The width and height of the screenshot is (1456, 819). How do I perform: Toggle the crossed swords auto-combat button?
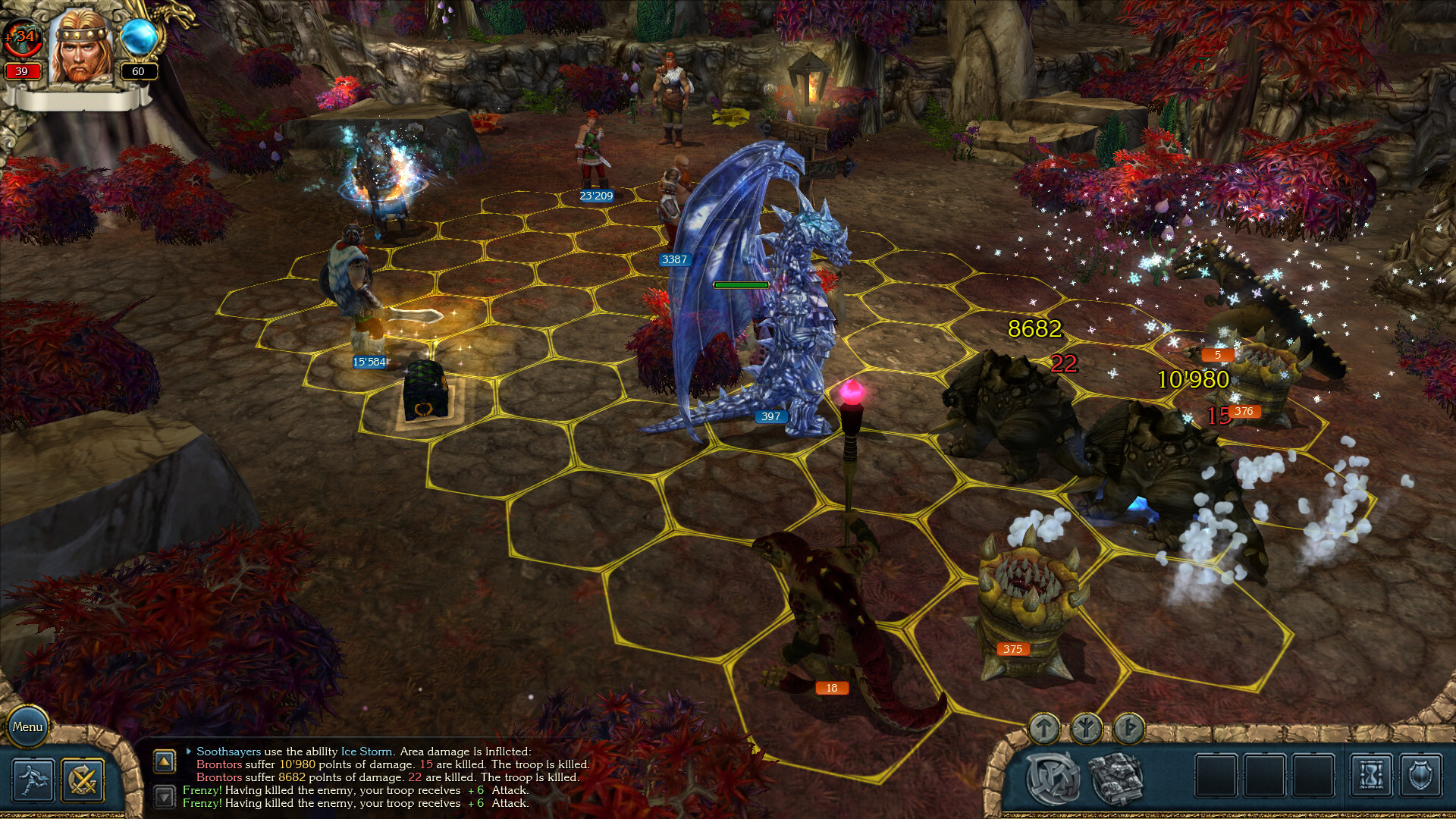point(83,780)
